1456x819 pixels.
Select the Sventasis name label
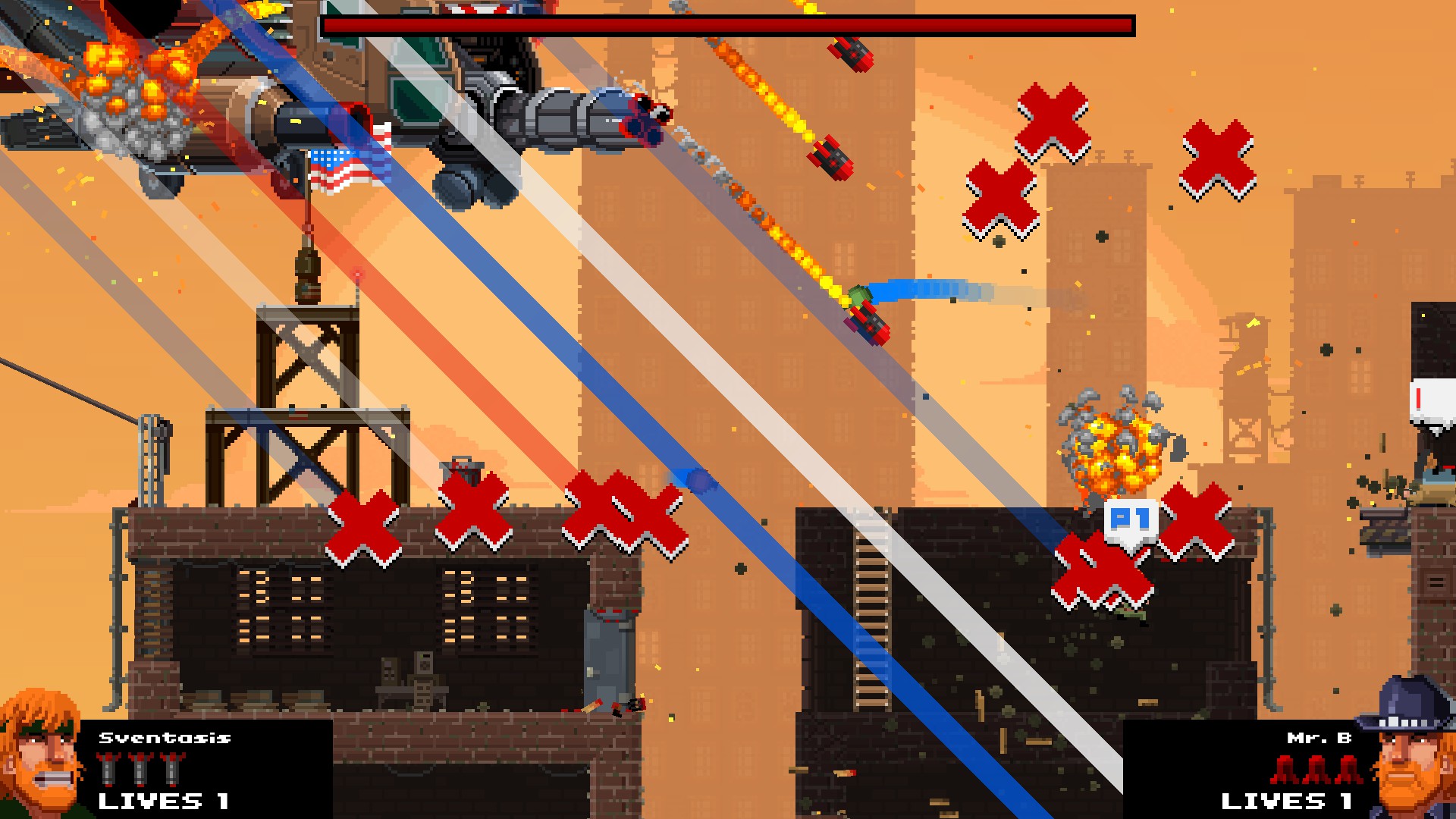click(164, 737)
